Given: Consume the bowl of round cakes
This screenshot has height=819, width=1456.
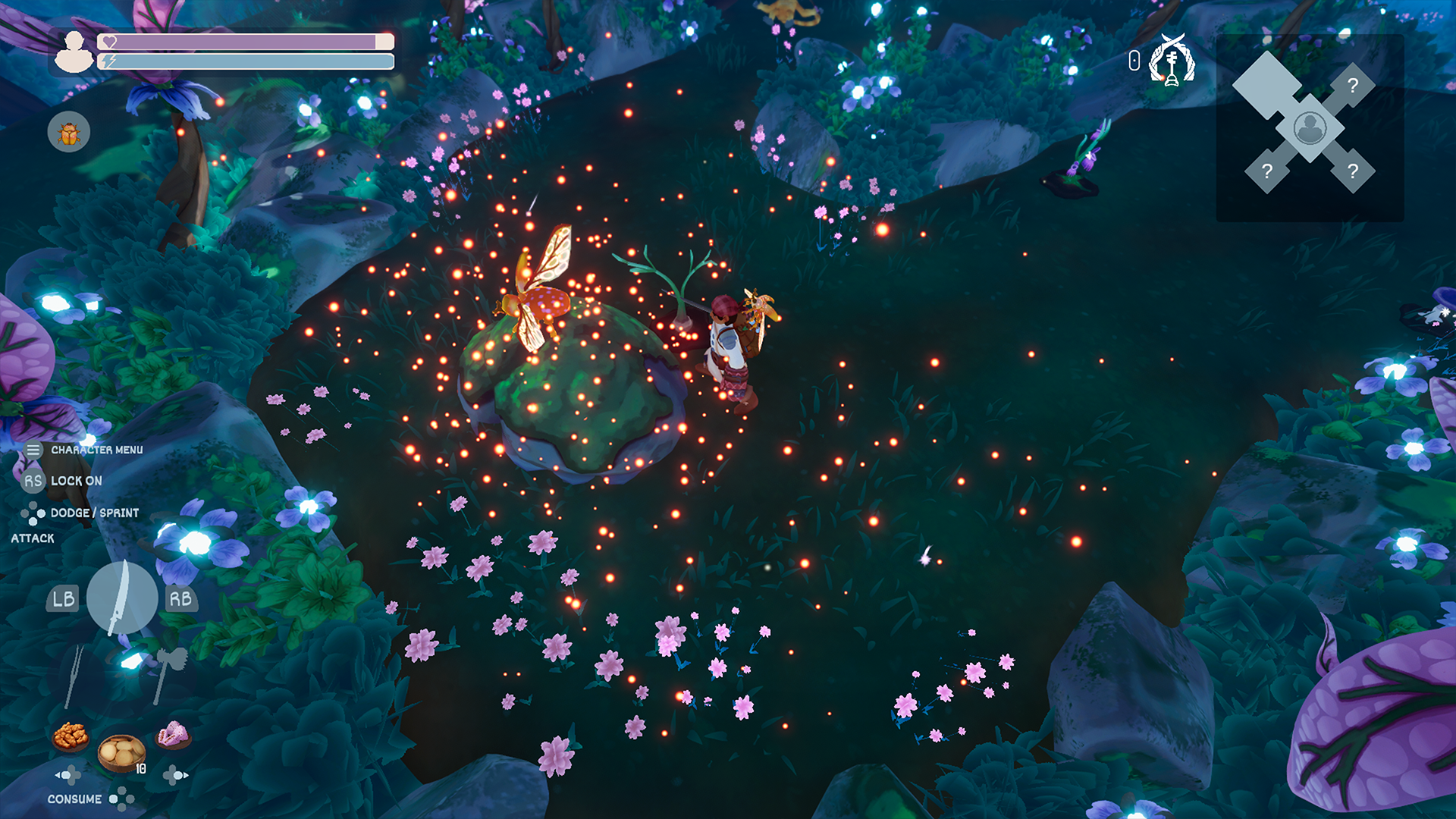Looking at the screenshot, I should 121,752.
